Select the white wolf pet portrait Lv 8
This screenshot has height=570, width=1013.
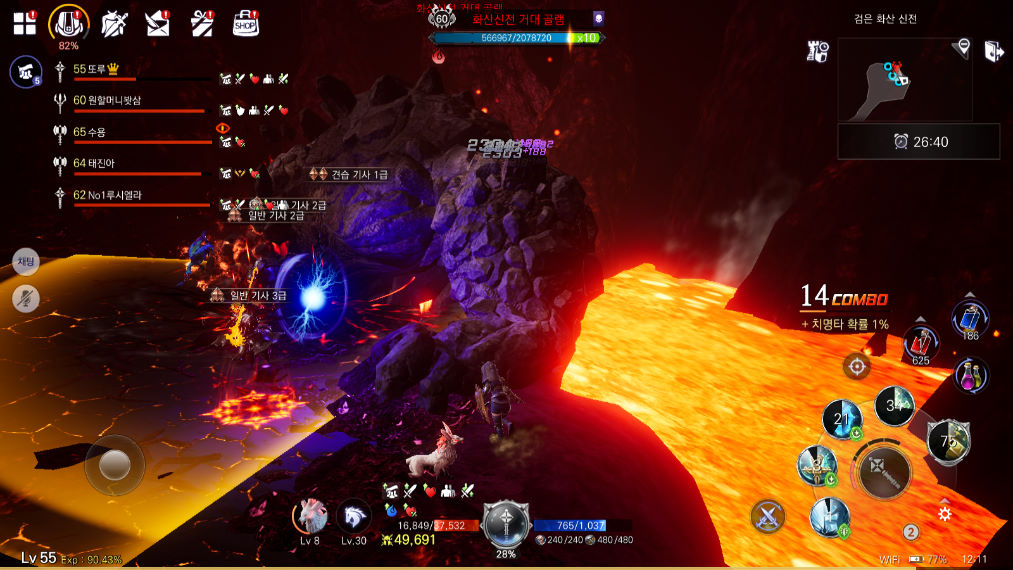point(311,516)
